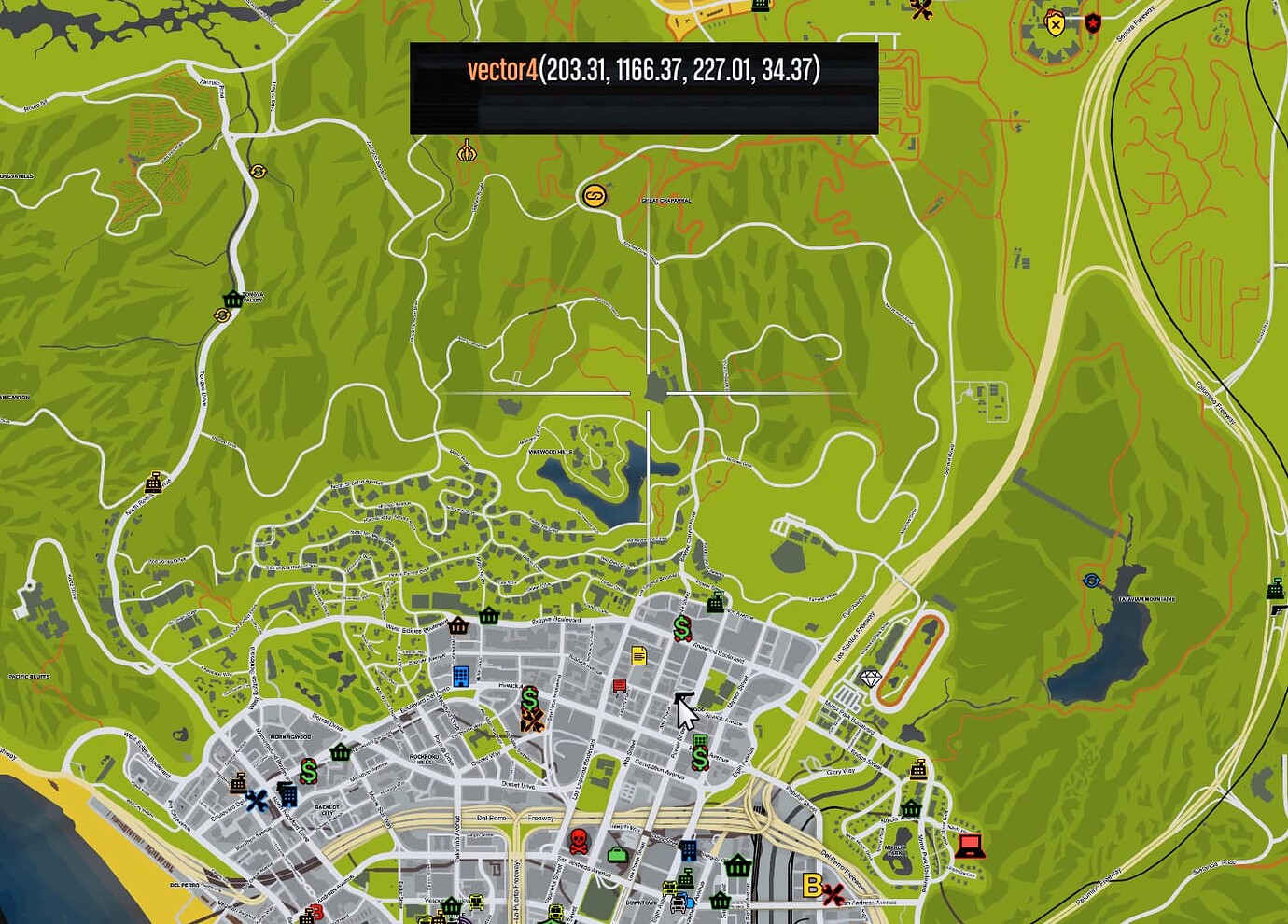Click the yellow B marker on San Andreas Avenue
1288x924 pixels.
pos(811,887)
